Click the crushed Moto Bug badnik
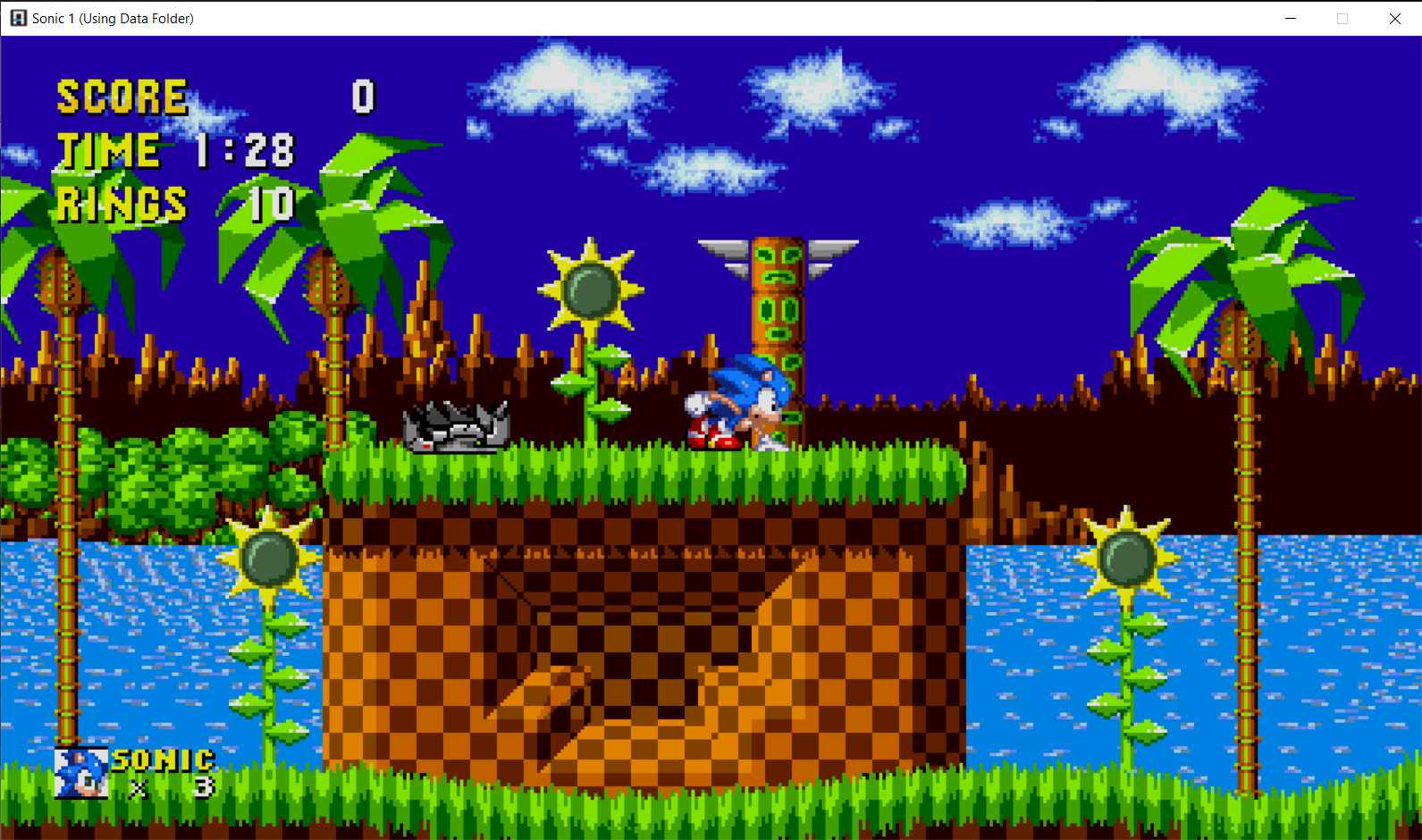Screen dimensions: 1422x840 (x=456, y=427)
